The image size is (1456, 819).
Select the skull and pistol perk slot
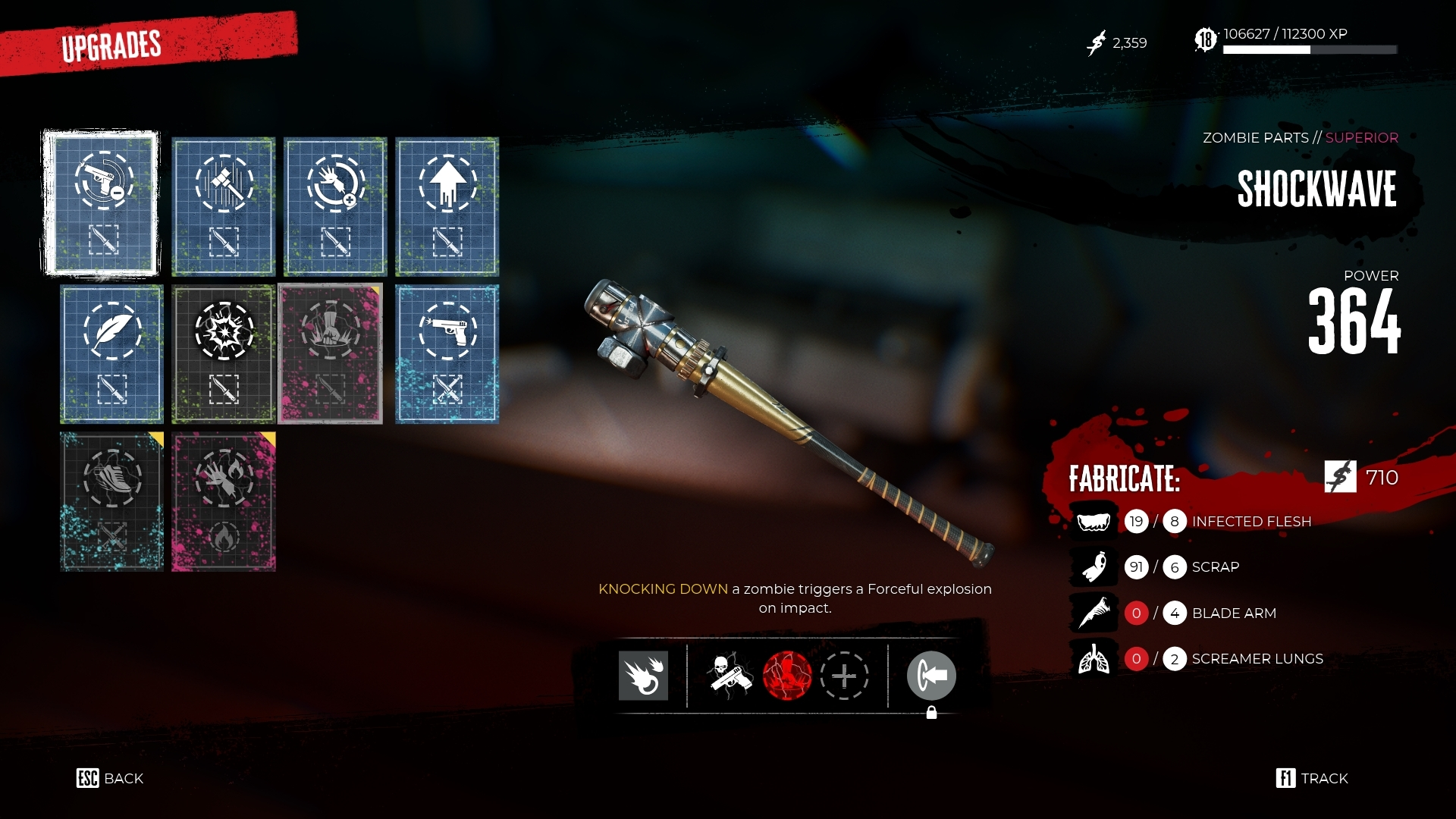point(730,675)
